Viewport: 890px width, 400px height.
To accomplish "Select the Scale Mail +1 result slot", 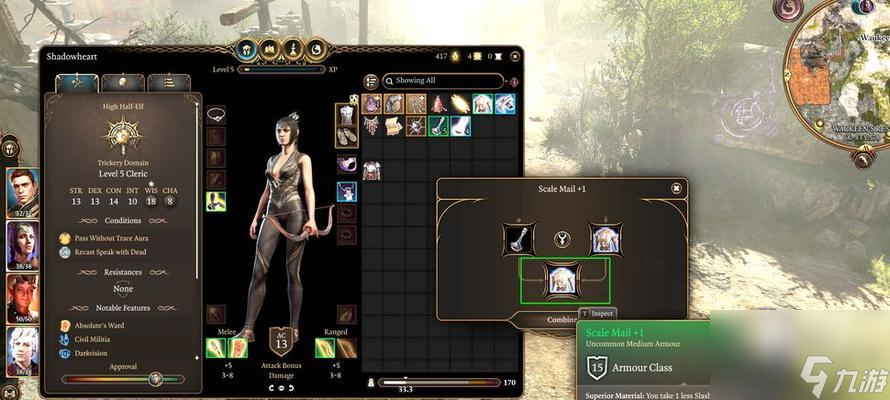I will [564, 281].
